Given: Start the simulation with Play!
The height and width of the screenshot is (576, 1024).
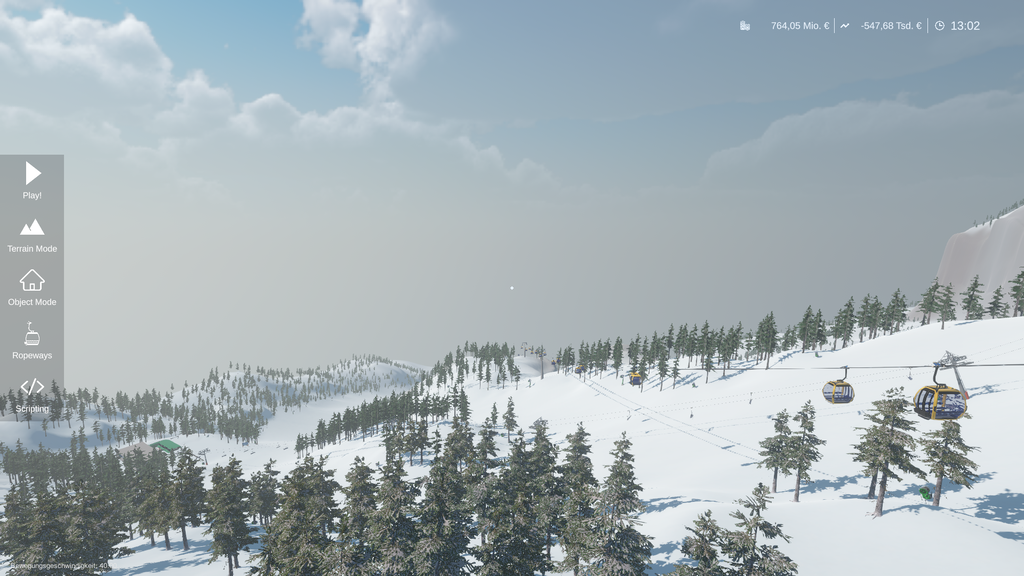Looking at the screenshot, I should 32,180.
